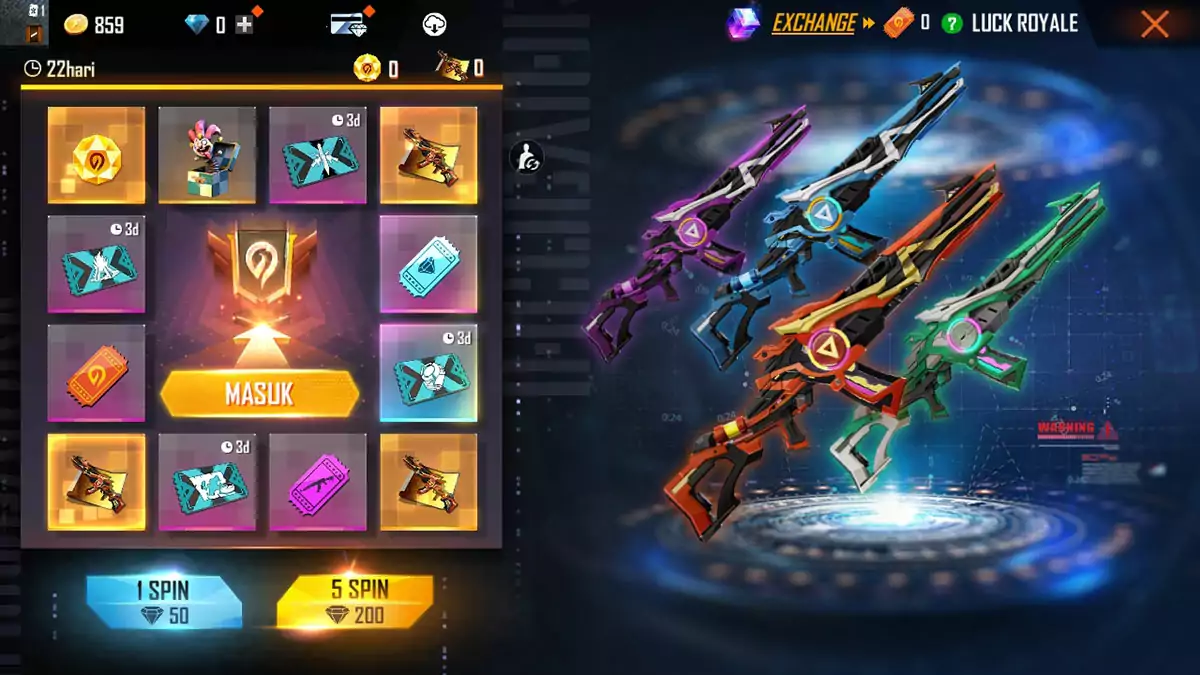Click the cloud download icon
Viewport: 1200px width, 675px height.
[x=434, y=25]
